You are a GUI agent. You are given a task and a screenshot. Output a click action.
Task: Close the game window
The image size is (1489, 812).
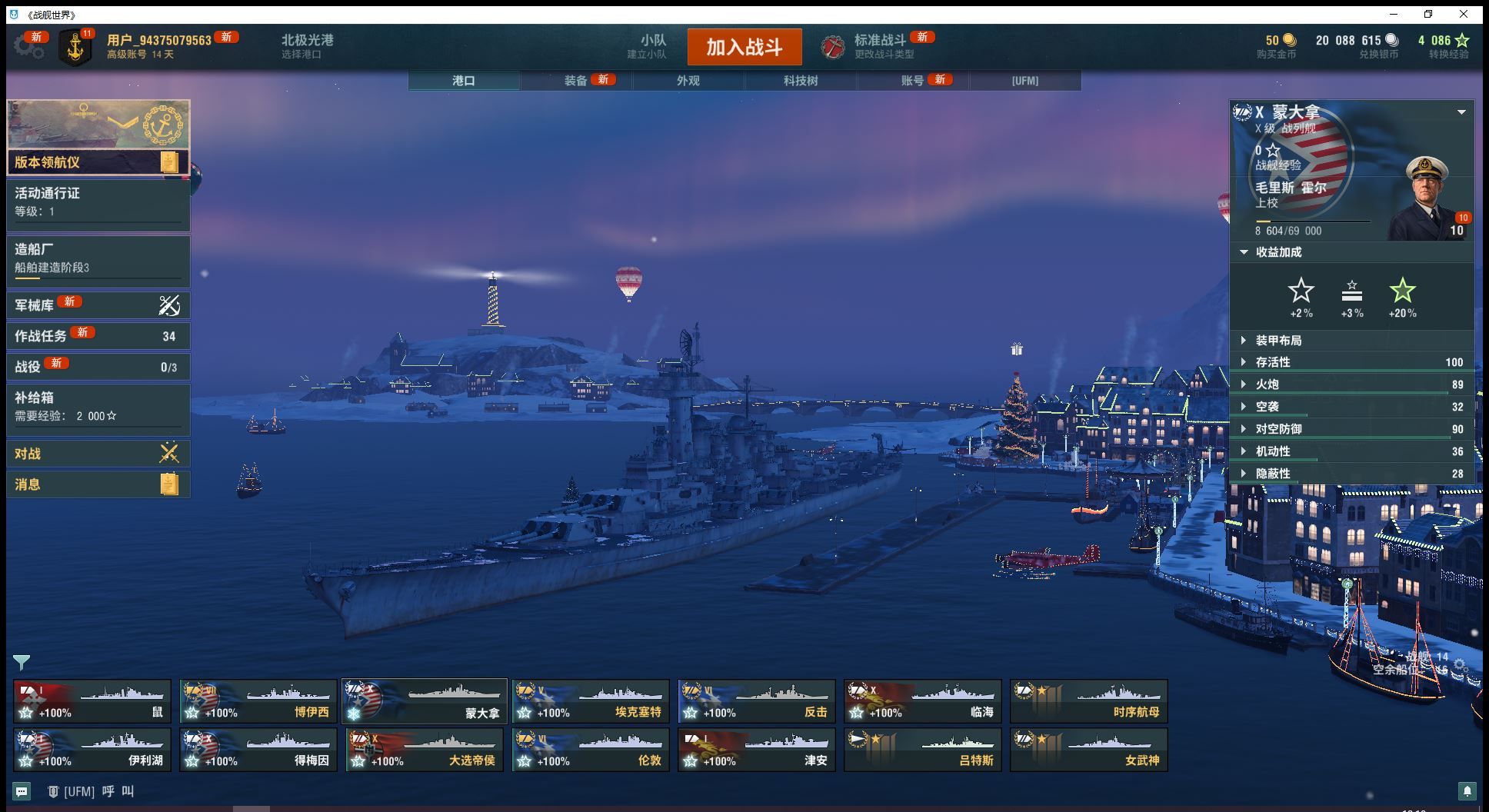[x=1464, y=15]
